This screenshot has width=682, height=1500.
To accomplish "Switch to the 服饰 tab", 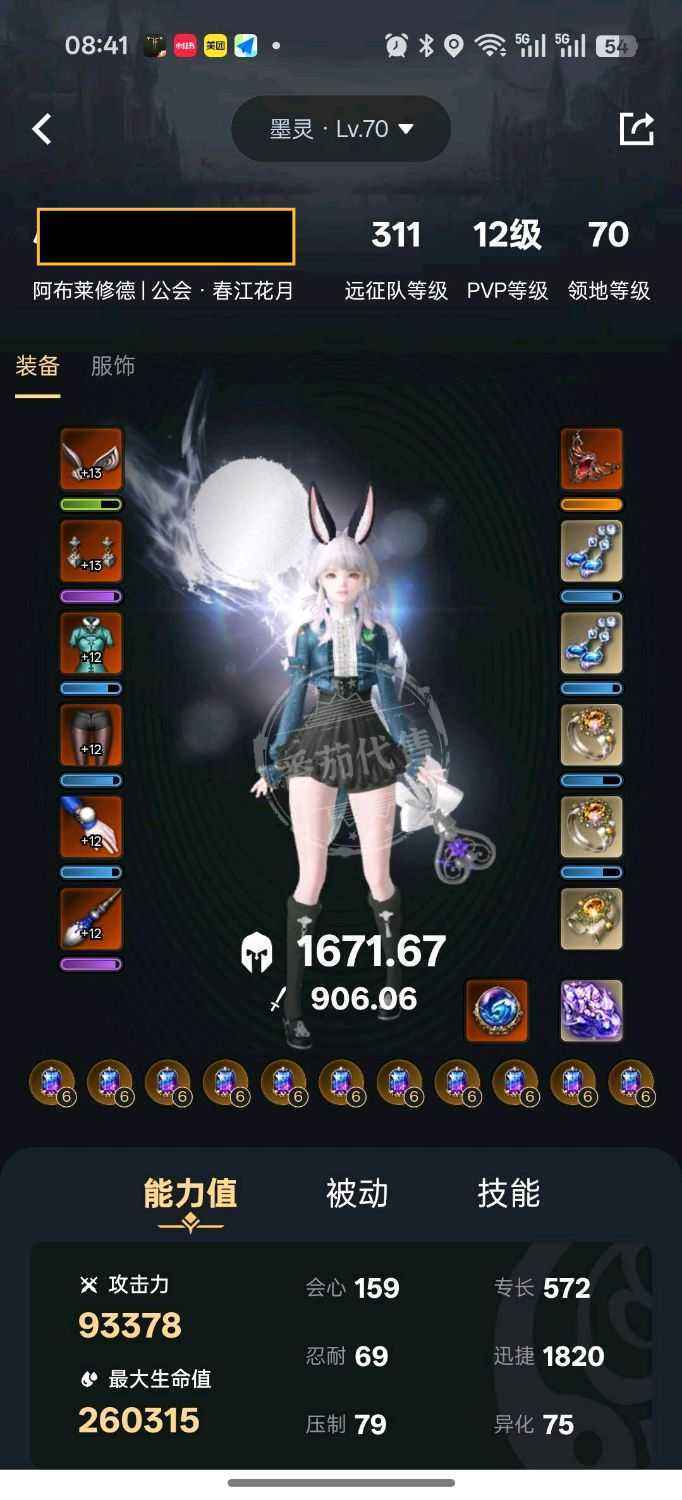I will click(113, 366).
